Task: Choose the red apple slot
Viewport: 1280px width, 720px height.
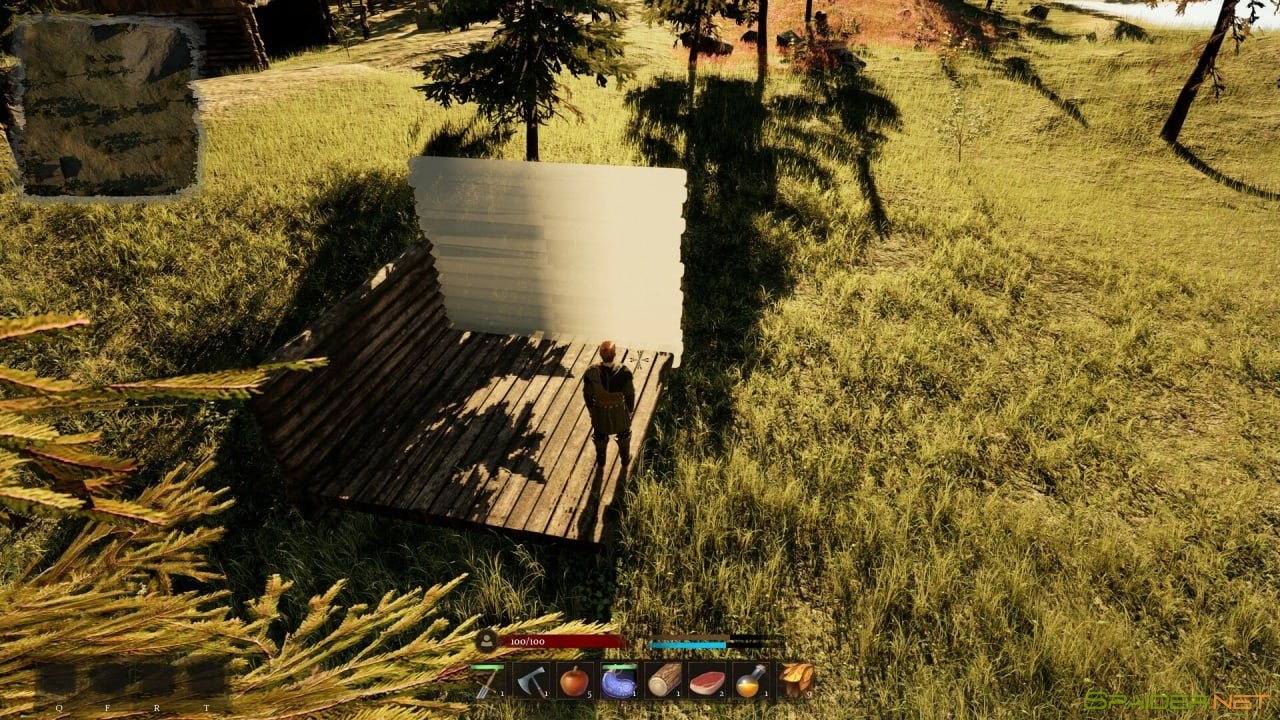Action: click(574, 681)
